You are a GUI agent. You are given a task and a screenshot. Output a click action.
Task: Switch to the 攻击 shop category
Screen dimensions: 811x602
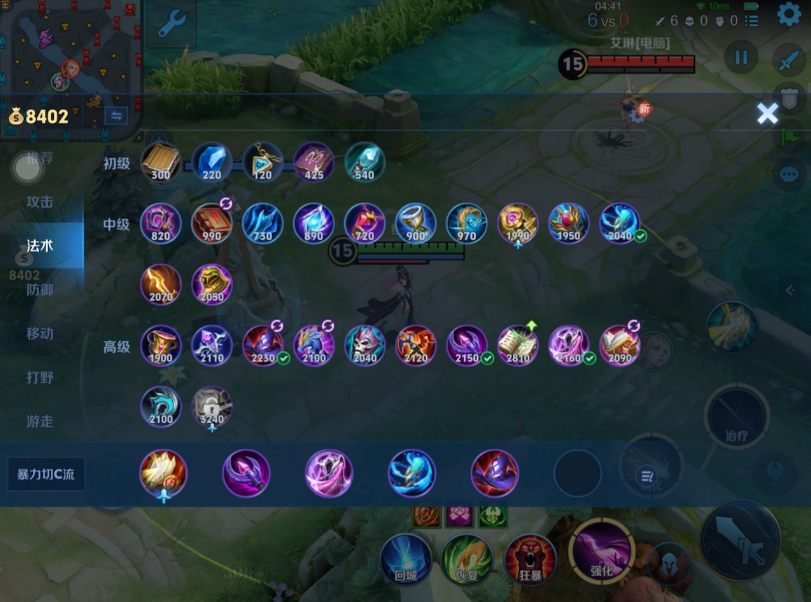point(40,201)
